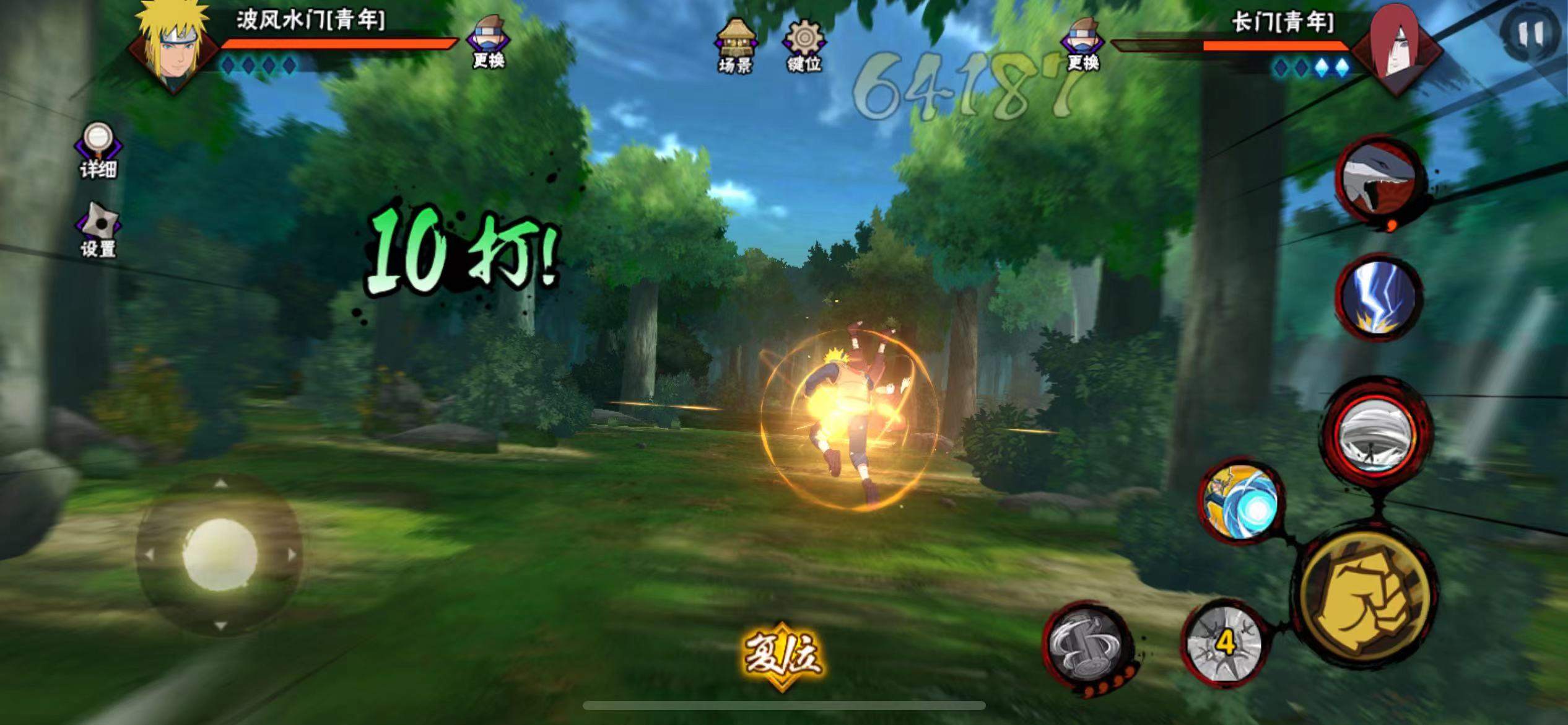
Task: Change the stage via 场景 icon
Action: (x=735, y=46)
